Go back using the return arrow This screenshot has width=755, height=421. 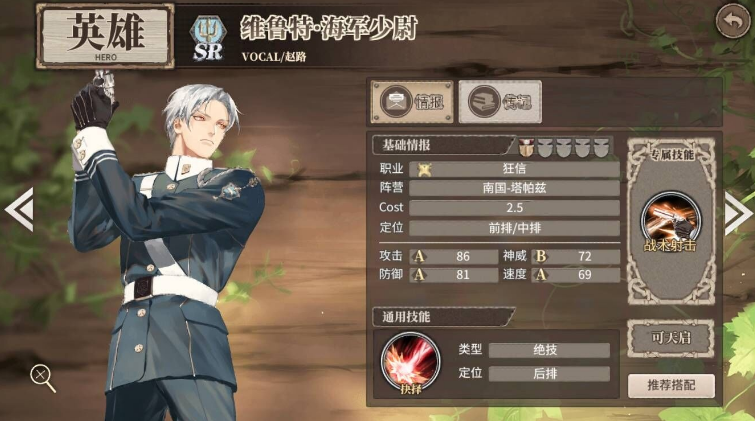pyautogui.click(x=732, y=22)
